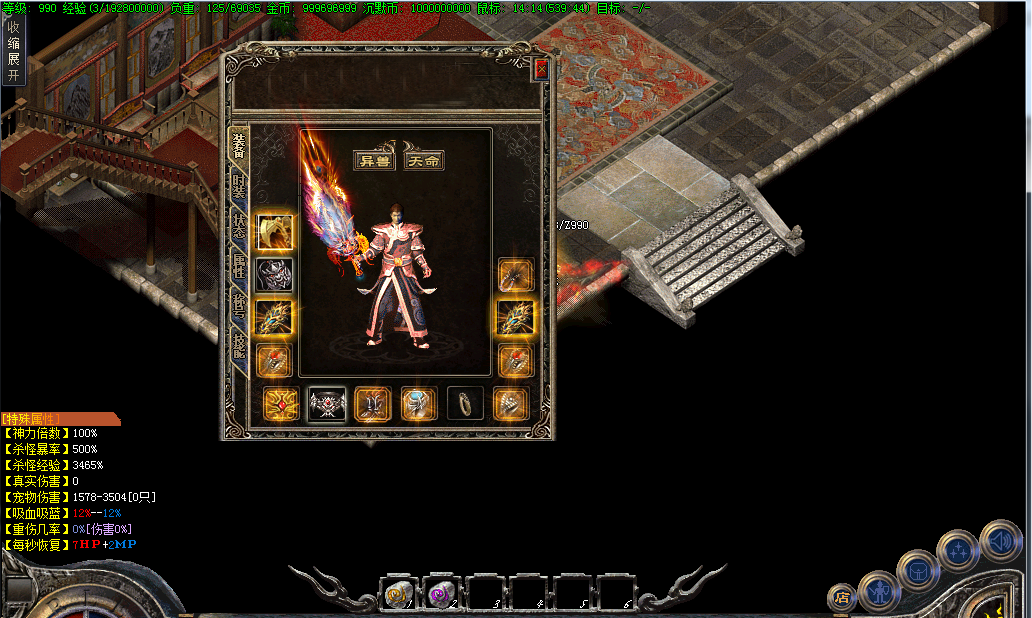The width and height of the screenshot is (1032, 618).
Task: Select the silver skull armor slot
Action: coord(274,274)
